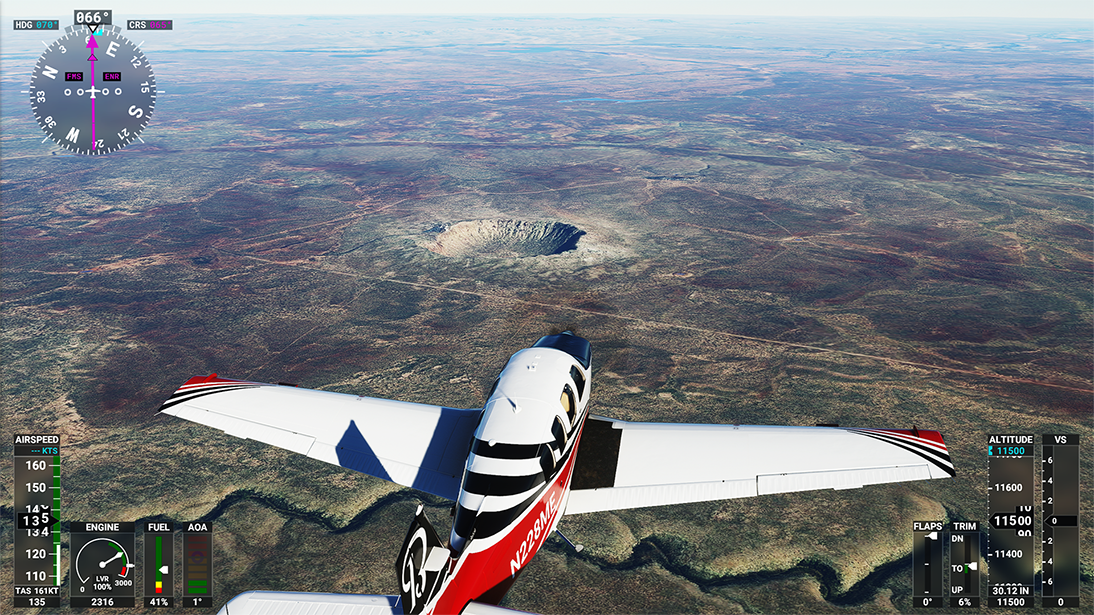The width and height of the screenshot is (1094, 615).
Task: Click the heading compass rose
Action: tap(92, 91)
